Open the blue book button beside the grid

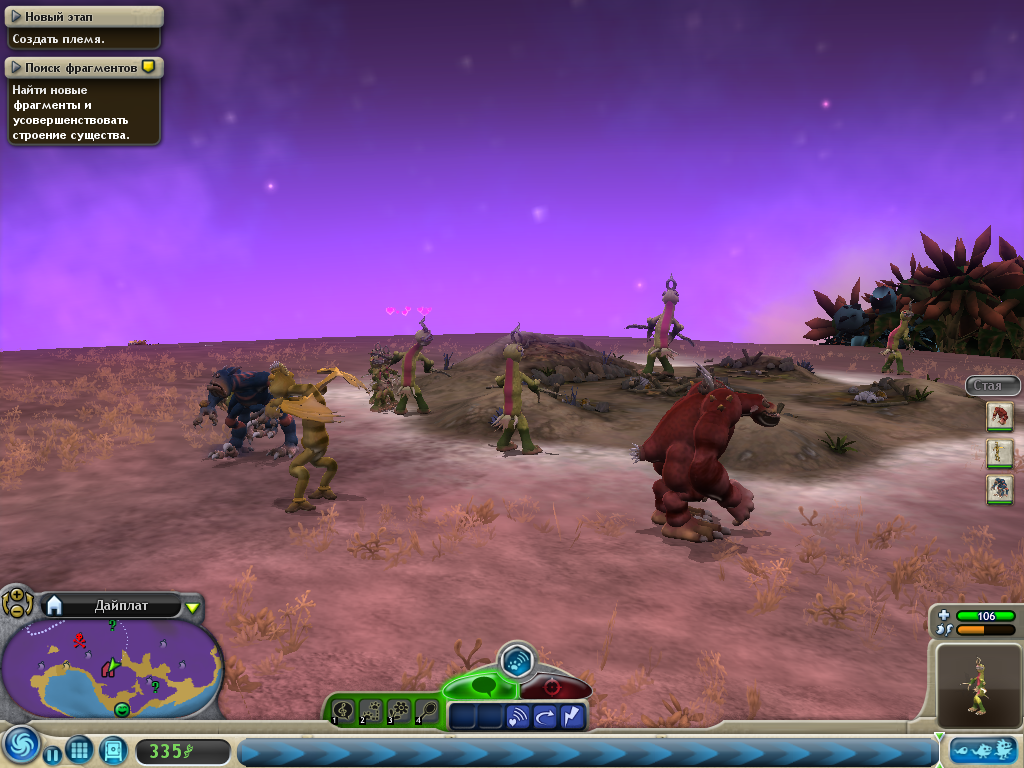tap(112, 749)
